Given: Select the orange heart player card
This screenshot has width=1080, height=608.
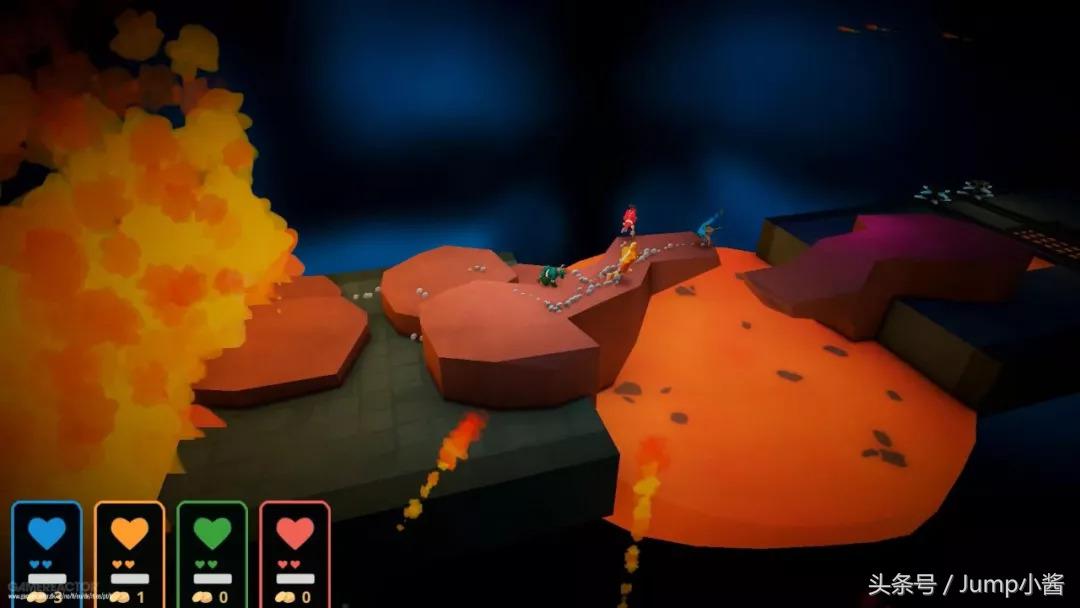Looking at the screenshot, I should [130, 553].
